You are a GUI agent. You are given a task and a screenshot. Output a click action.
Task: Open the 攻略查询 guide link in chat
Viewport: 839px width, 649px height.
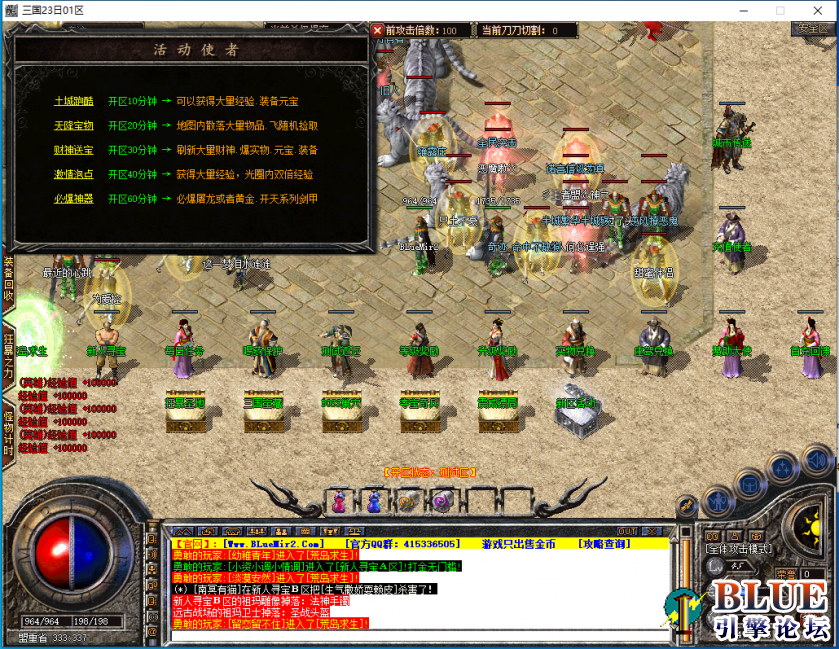click(604, 544)
